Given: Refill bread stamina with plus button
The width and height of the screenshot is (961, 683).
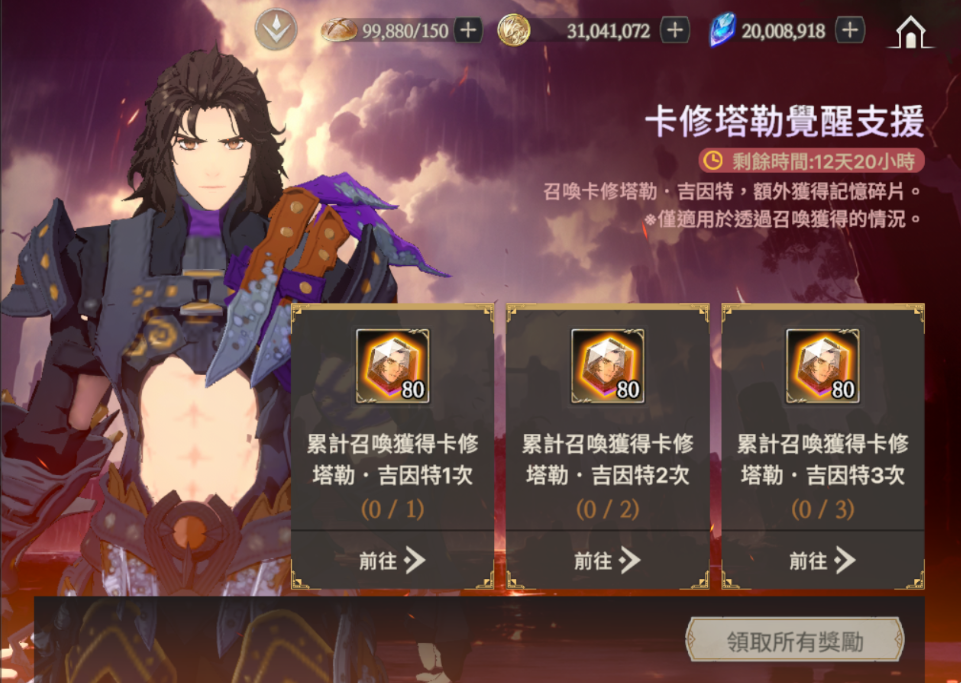Looking at the screenshot, I should coord(468,30).
